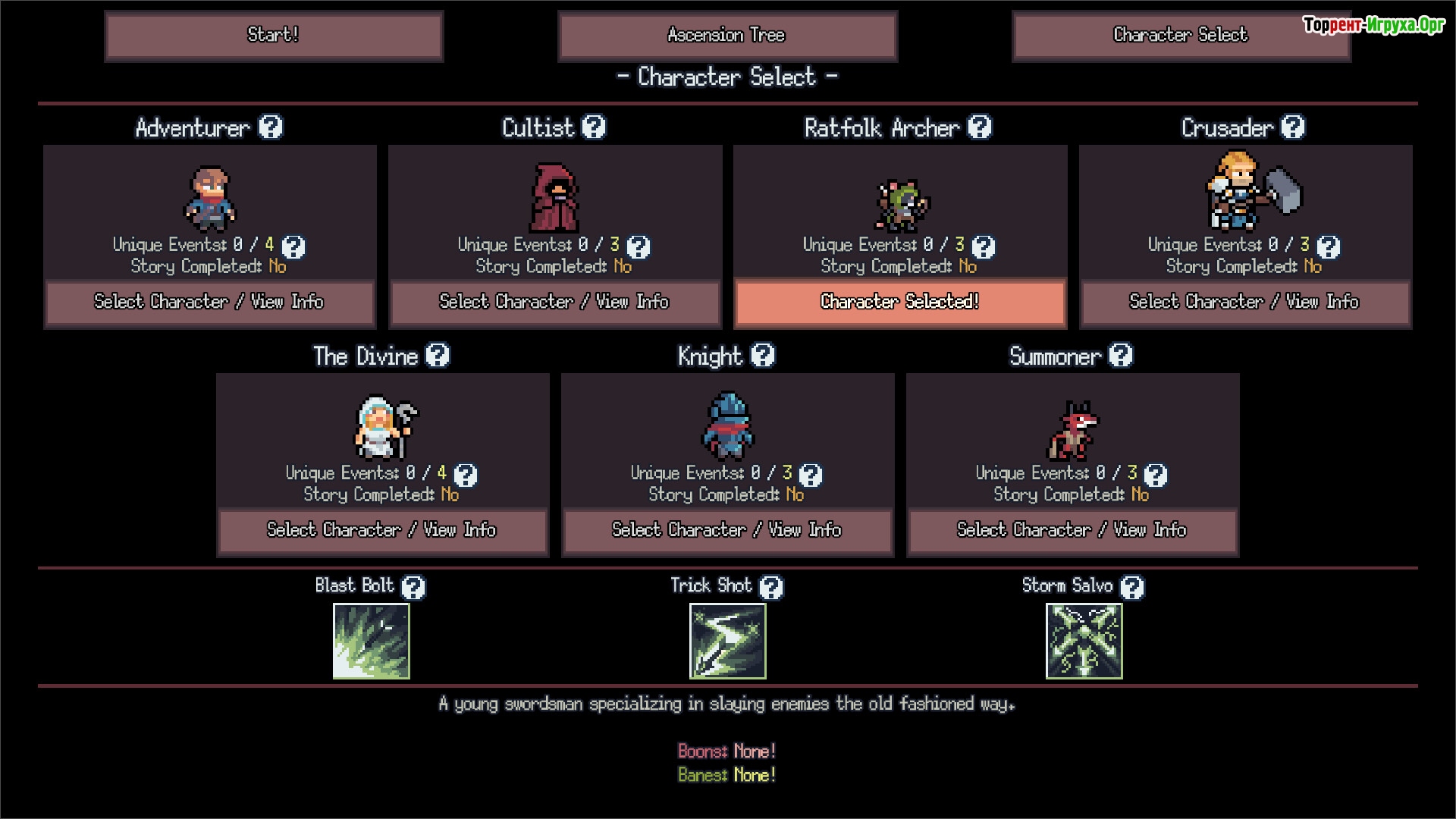Open the question mark next to Cultist

tap(594, 127)
